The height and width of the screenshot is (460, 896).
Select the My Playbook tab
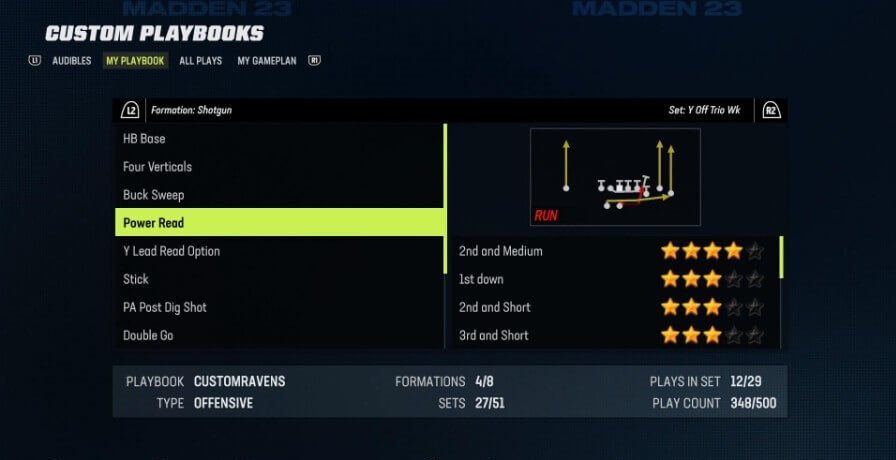135,61
